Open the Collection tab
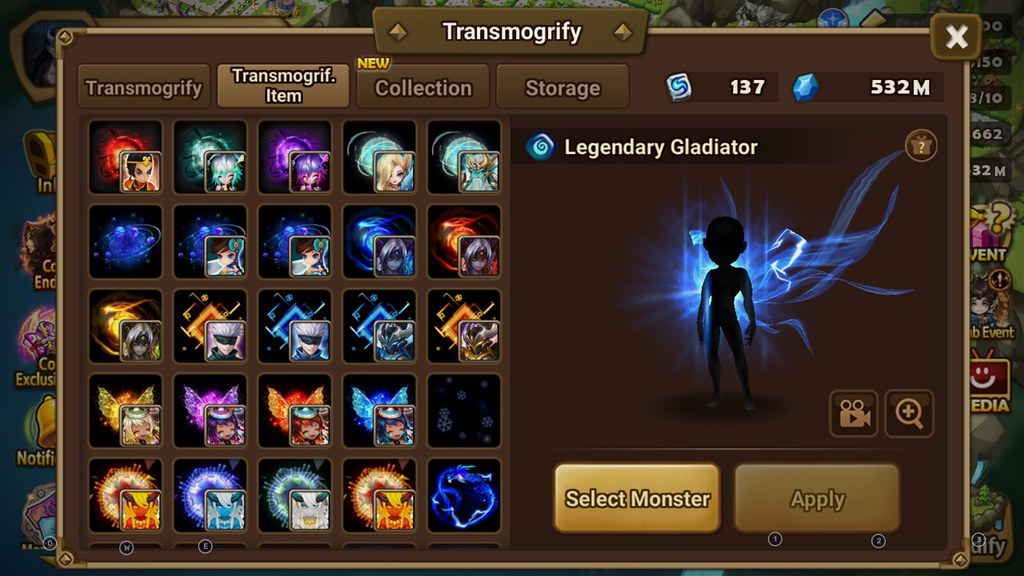 pos(423,88)
